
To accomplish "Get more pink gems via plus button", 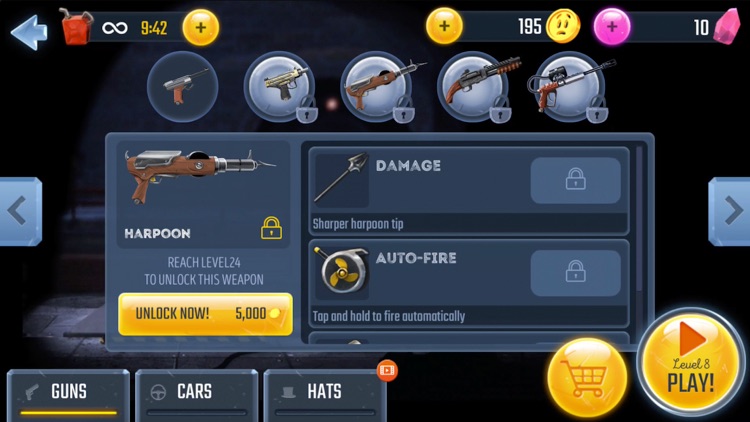I will tap(612, 27).
